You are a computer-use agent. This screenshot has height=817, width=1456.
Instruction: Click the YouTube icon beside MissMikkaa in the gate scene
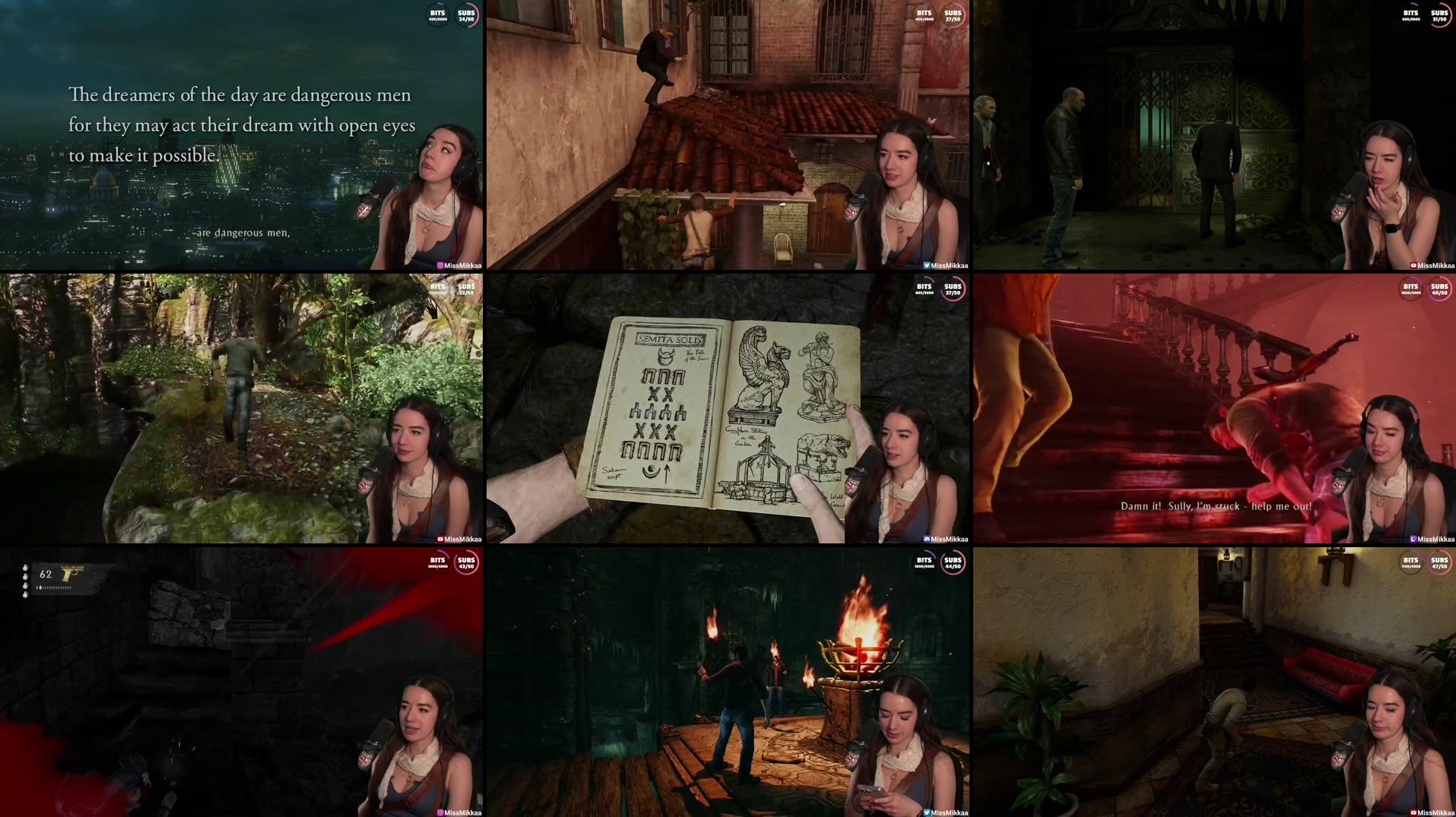click(1413, 265)
